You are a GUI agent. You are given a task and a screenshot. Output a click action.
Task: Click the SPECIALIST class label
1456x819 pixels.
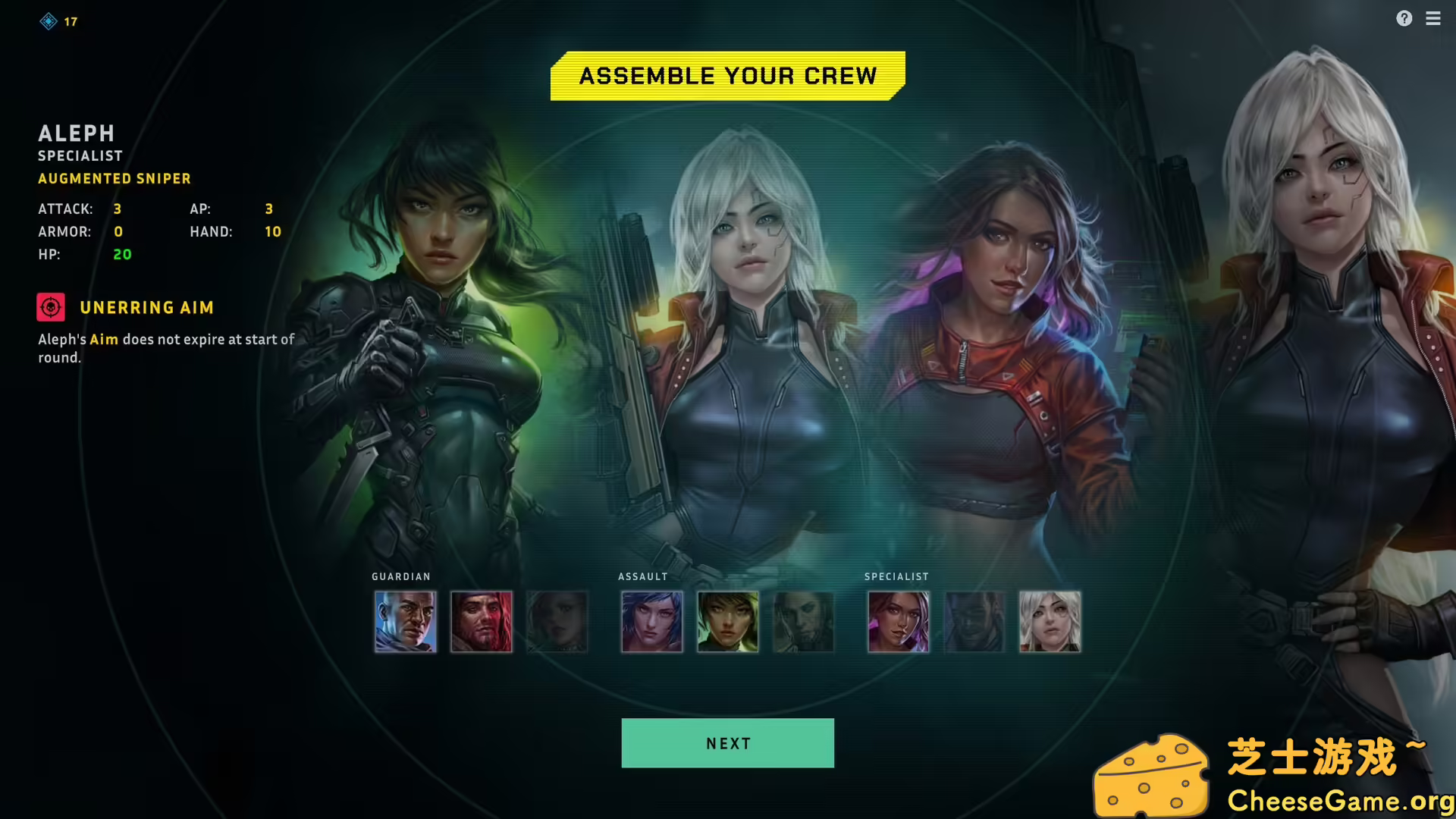coord(896,576)
